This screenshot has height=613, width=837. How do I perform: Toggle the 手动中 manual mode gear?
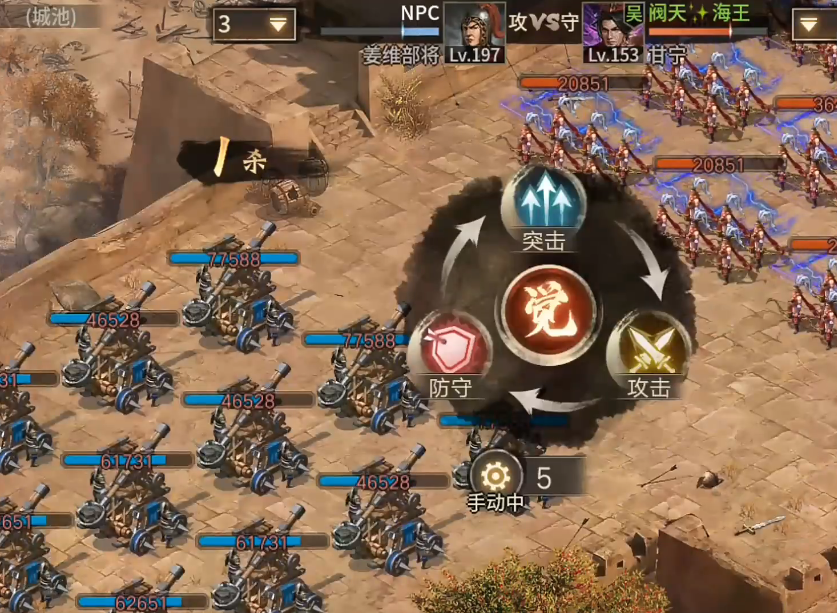[496, 477]
